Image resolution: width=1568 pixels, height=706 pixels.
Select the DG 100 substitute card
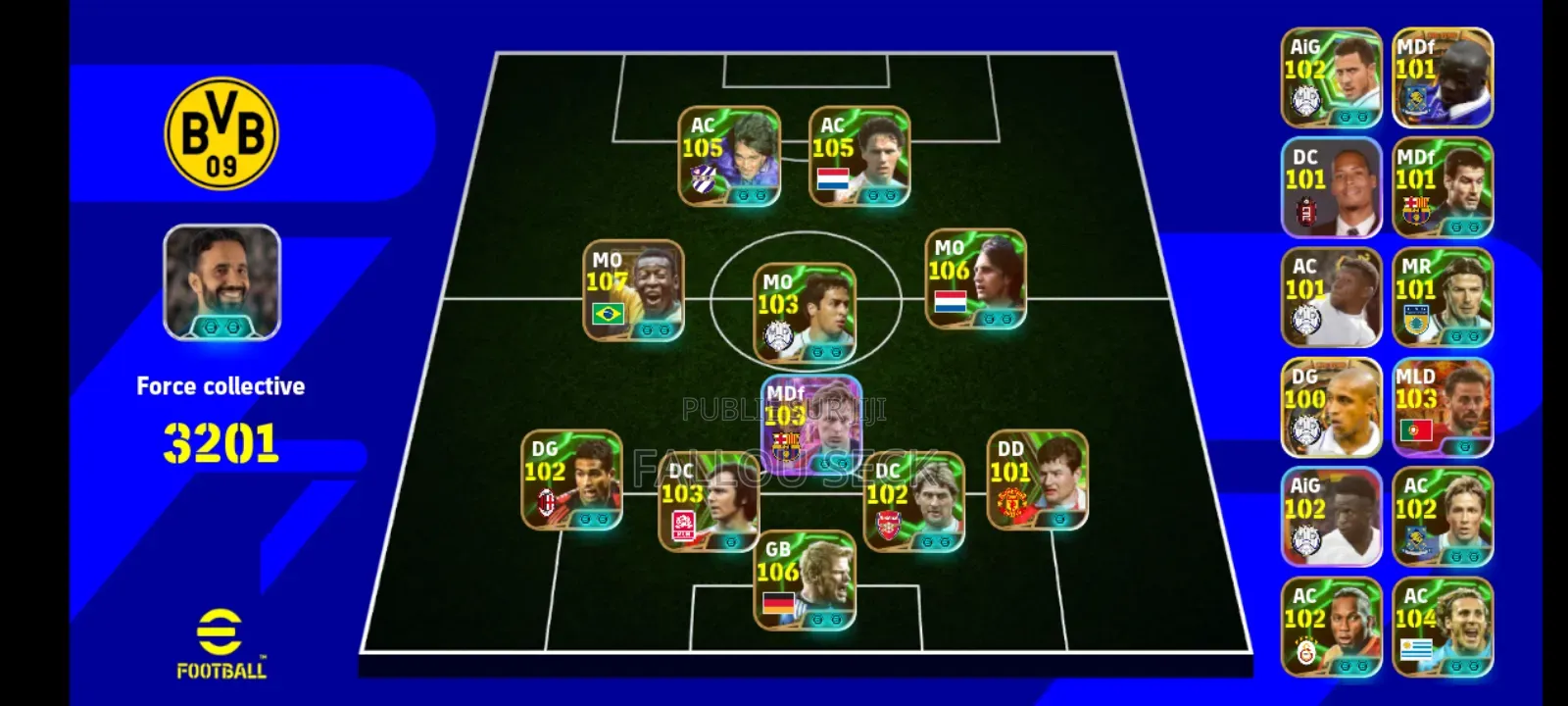pyautogui.click(x=1331, y=408)
